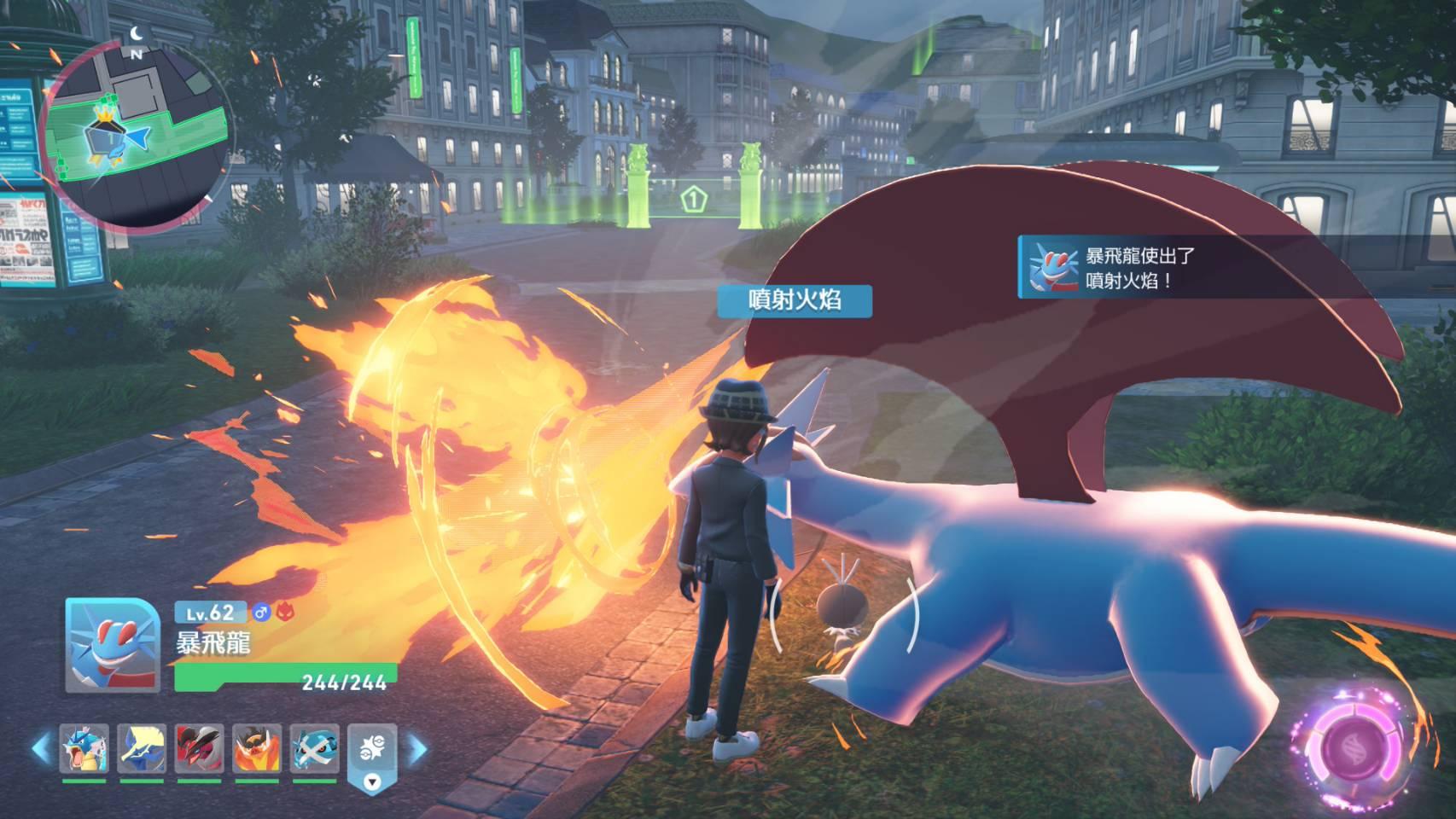Cycle party right with the blue arrow
Screen dimensions: 1456x819
click(x=418, y=749)
